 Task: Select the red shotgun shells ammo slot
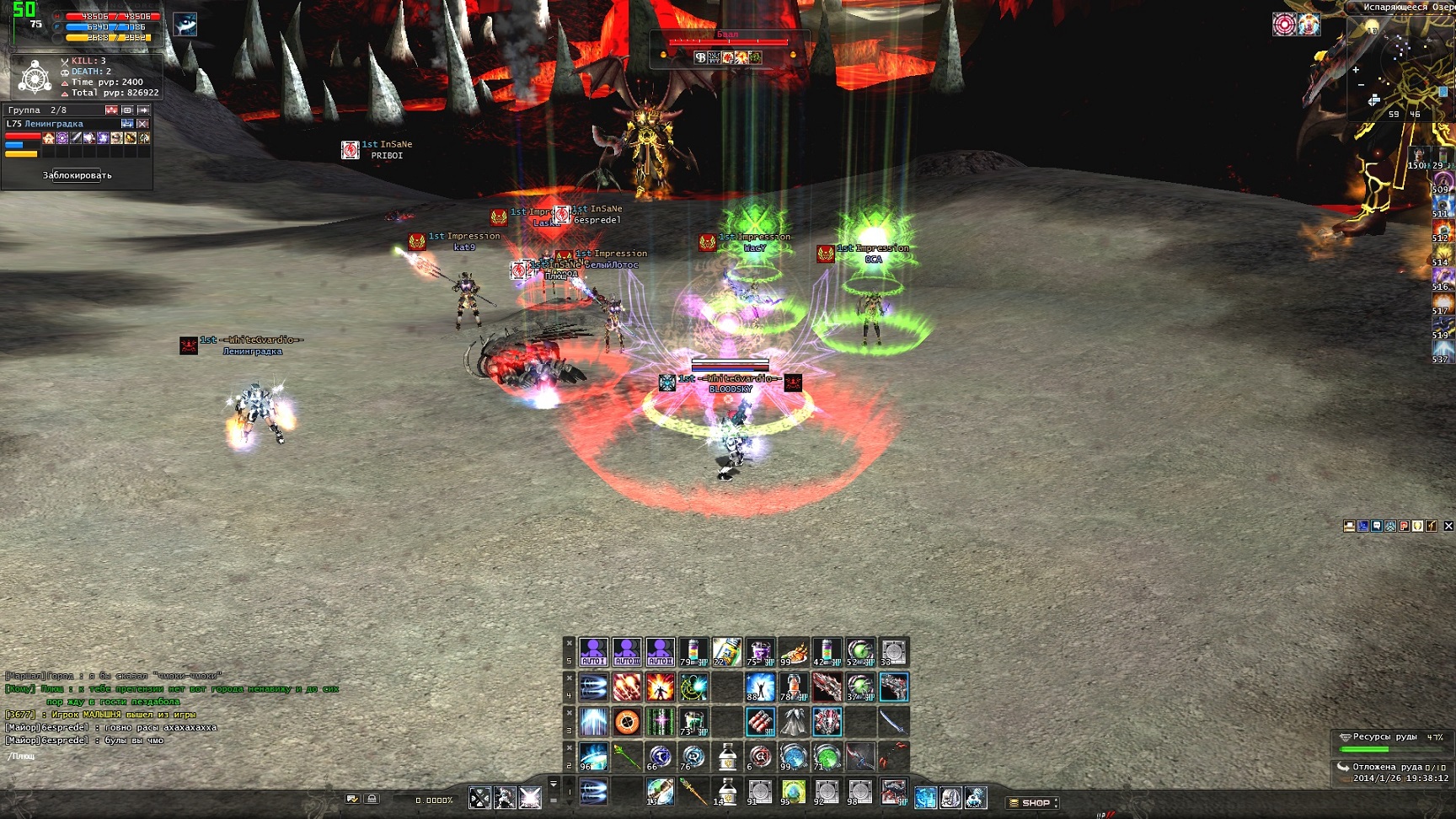pyautogui.click(x=759, y=721)
